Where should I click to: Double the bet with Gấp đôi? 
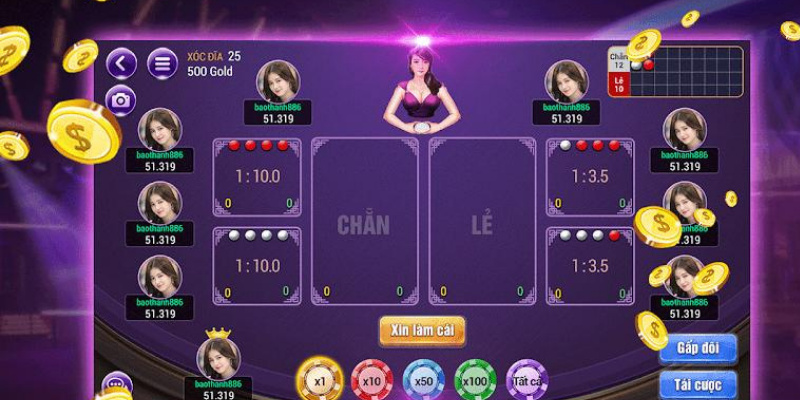698,348
